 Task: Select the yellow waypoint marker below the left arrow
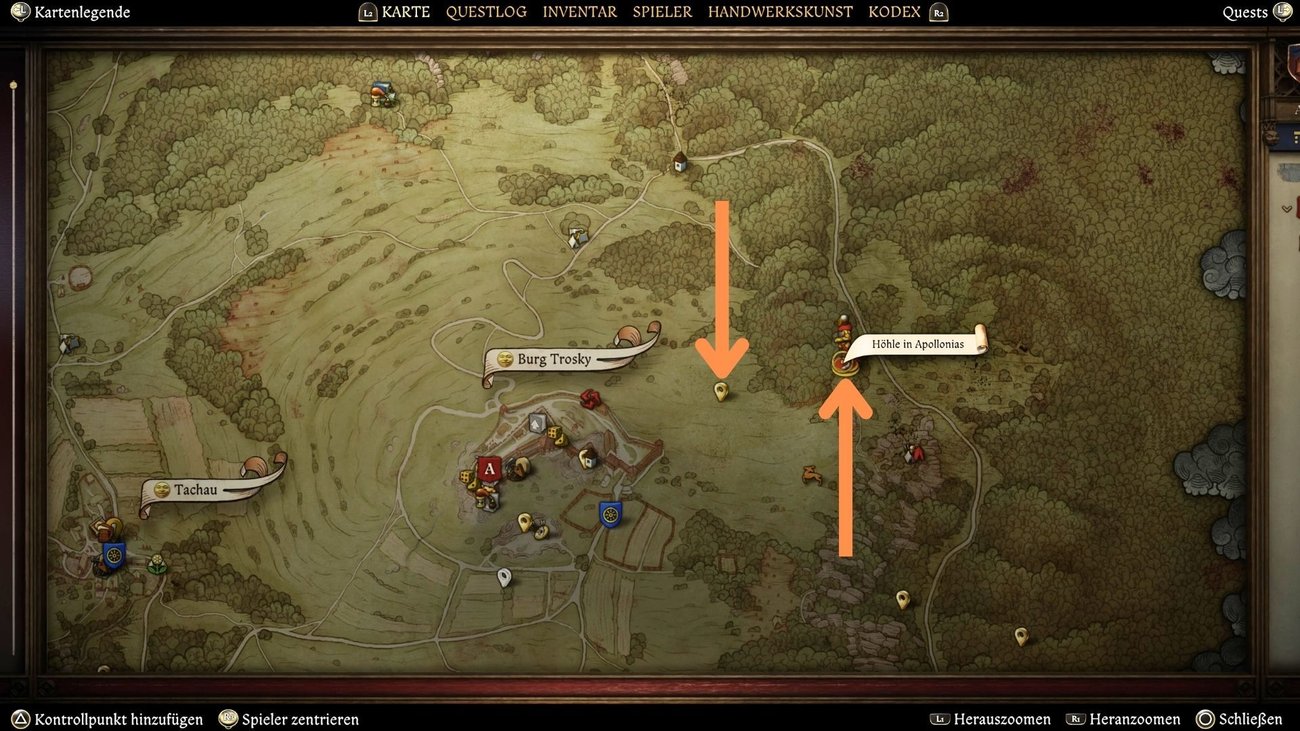click(720, 390)
